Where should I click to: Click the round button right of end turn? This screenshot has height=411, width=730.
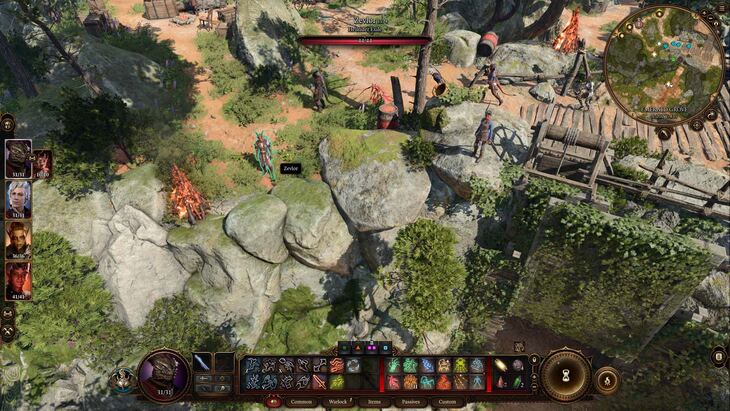[606, 380]
